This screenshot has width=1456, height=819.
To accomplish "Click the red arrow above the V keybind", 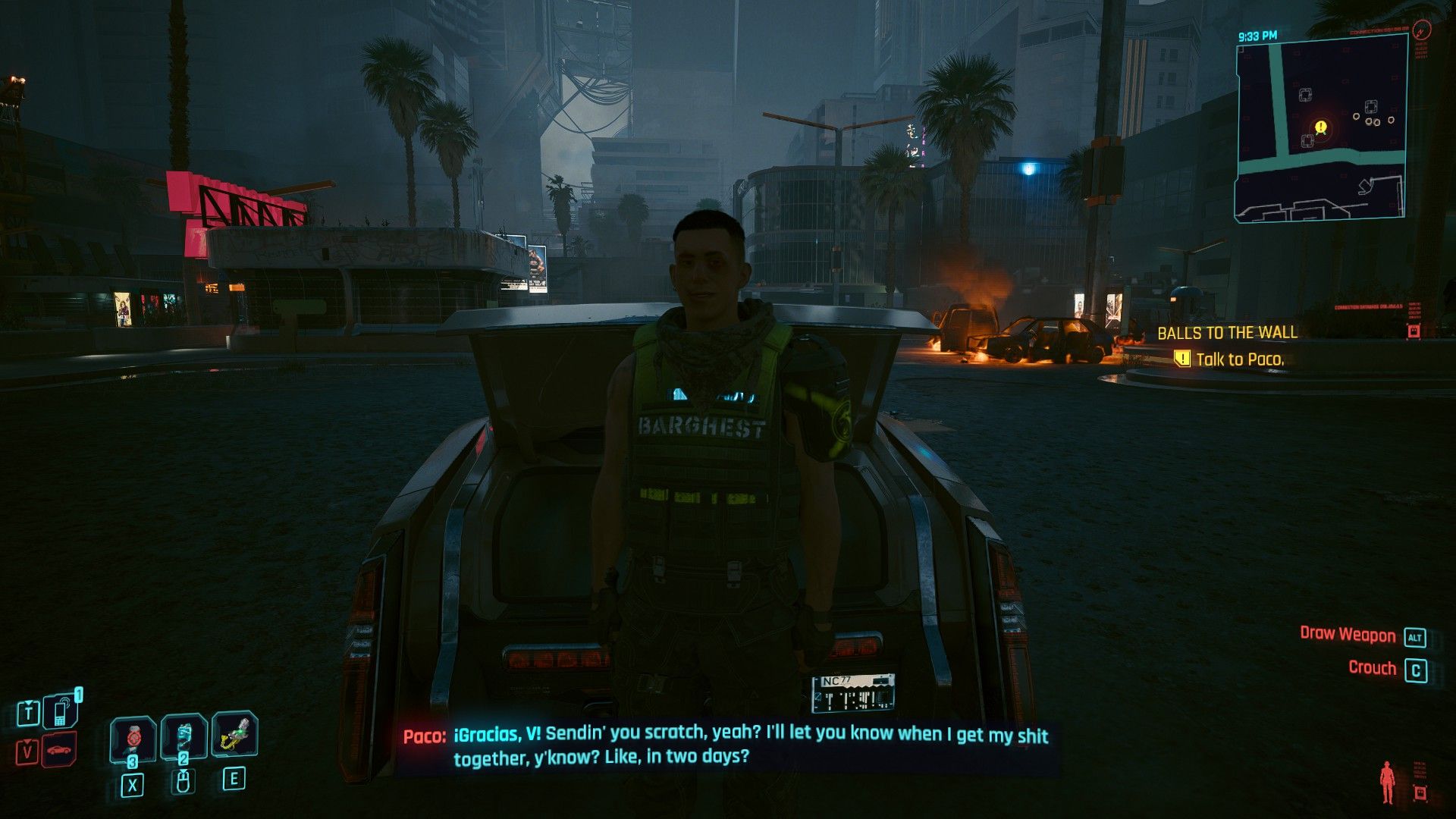I will [28, 740].
